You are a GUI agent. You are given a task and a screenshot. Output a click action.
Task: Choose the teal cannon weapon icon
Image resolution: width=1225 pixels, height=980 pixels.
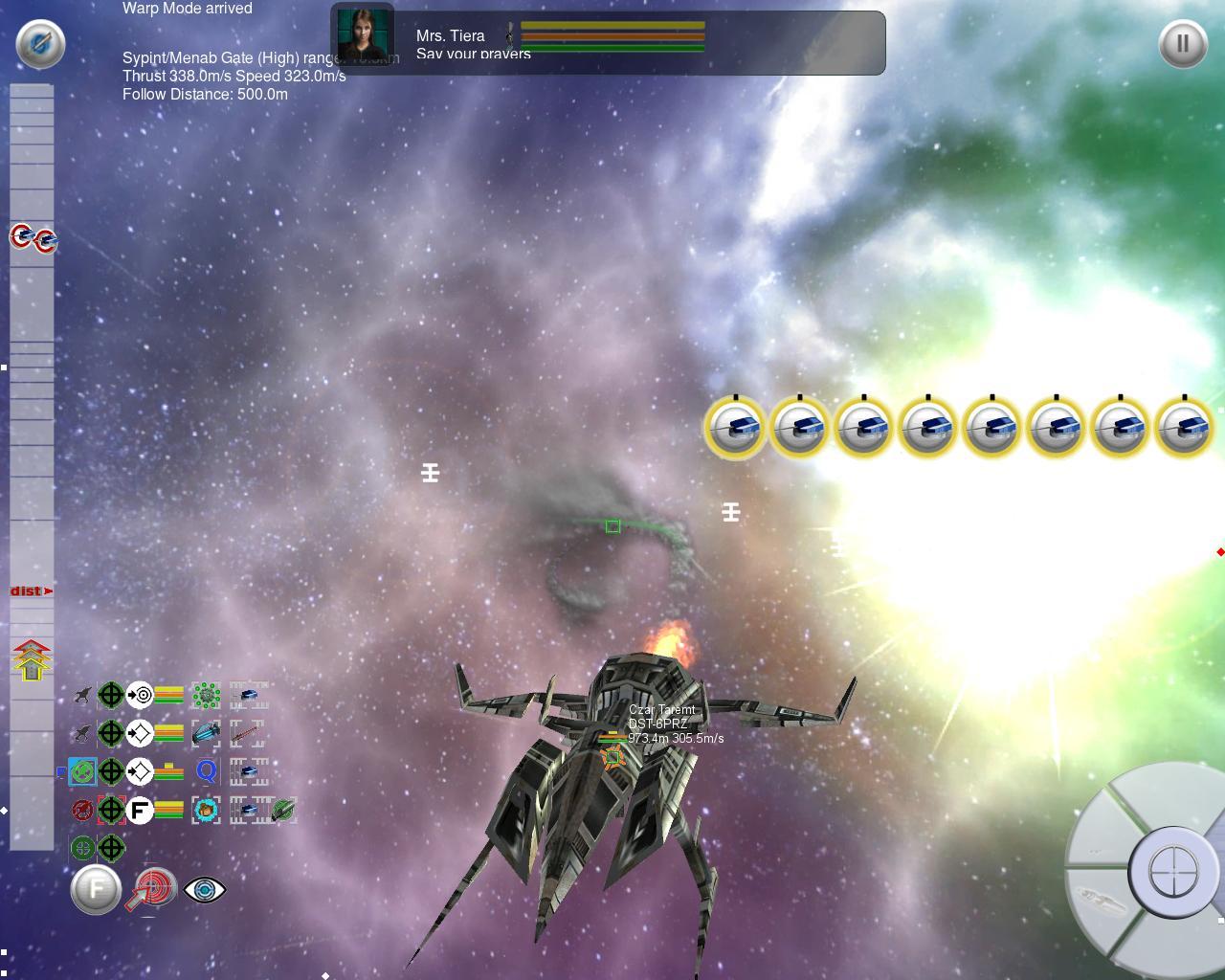pyautogui.click(x=206, y=733)
